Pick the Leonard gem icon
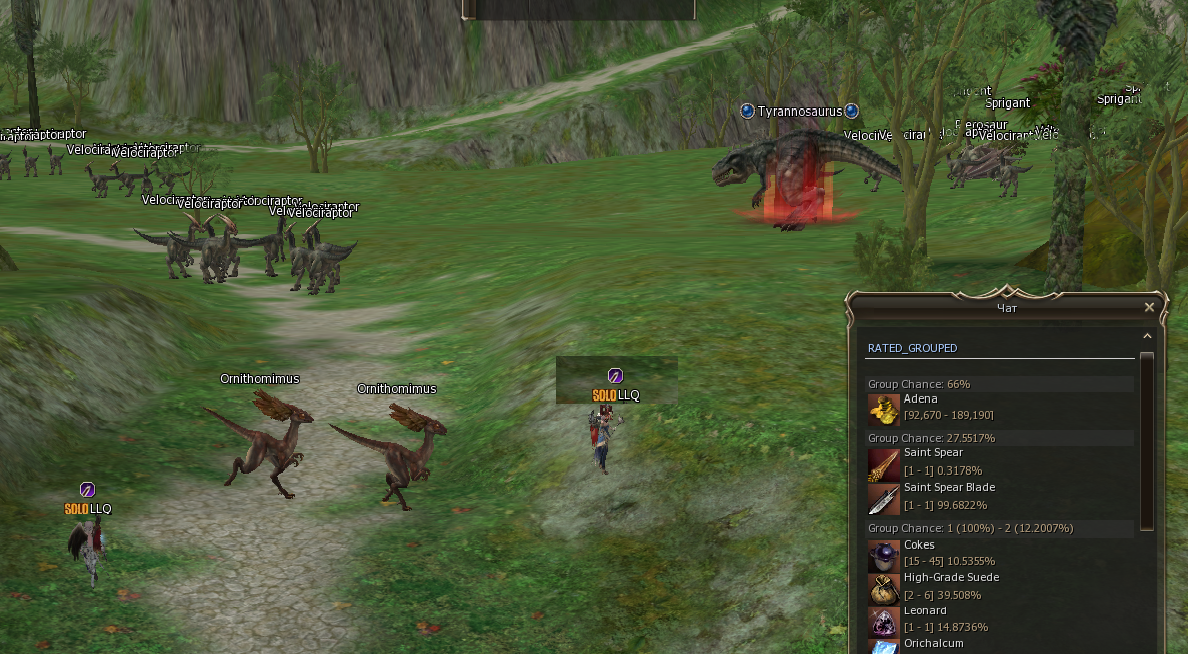The height and width of the screenshot is (654, 1188). (883, 620)
